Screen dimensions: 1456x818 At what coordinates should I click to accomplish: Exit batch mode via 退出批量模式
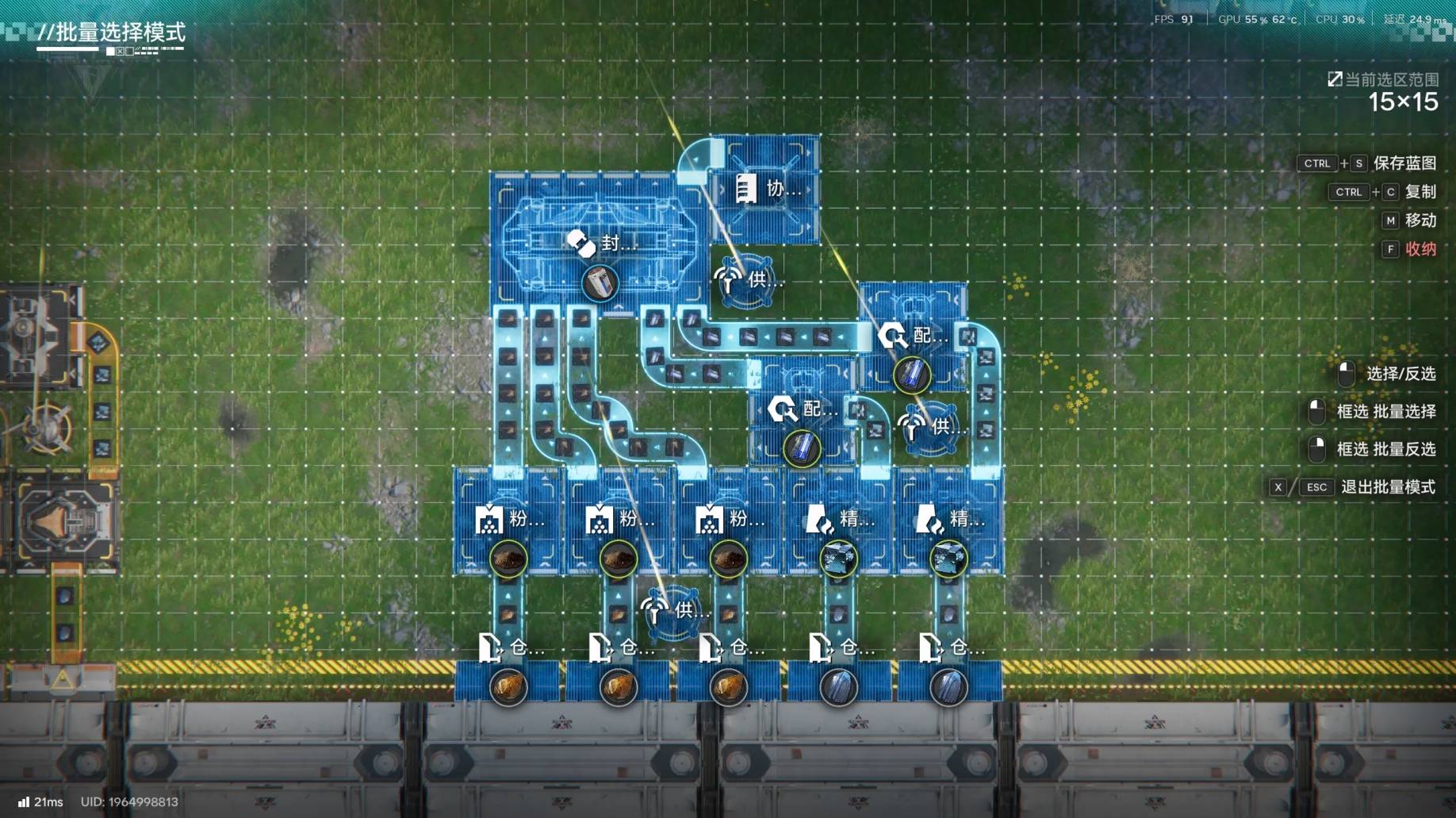(x=1387, y=487)
